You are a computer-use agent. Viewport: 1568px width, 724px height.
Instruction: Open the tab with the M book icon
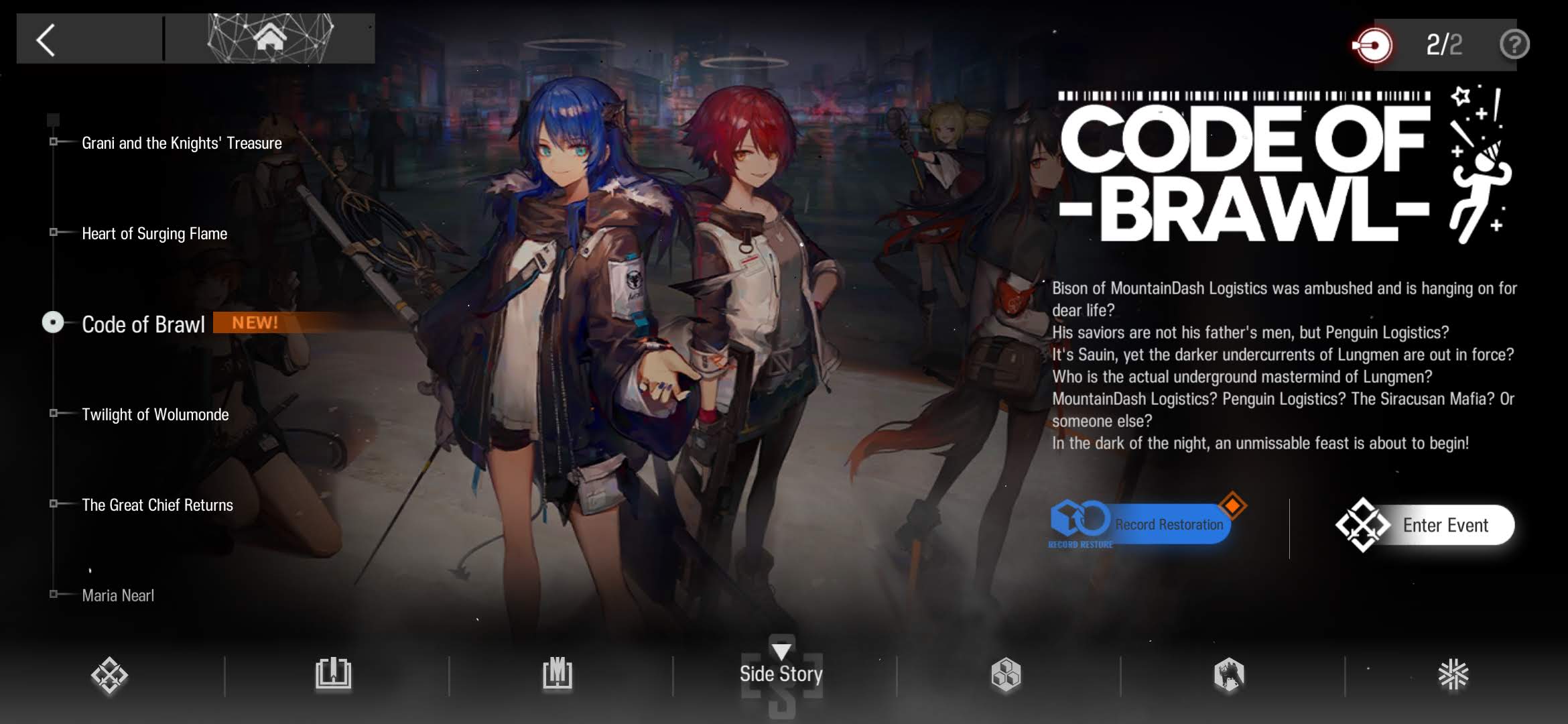pyautogui.click(x=558, y=674)
